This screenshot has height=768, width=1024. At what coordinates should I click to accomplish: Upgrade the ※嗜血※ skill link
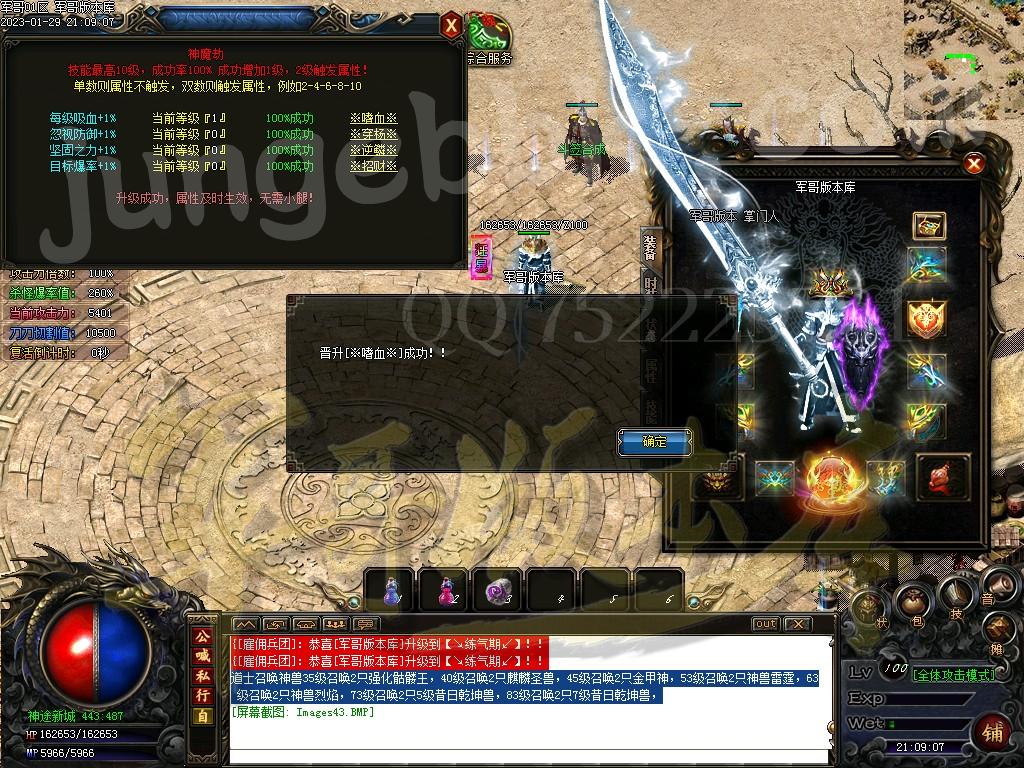click(373, 119)
